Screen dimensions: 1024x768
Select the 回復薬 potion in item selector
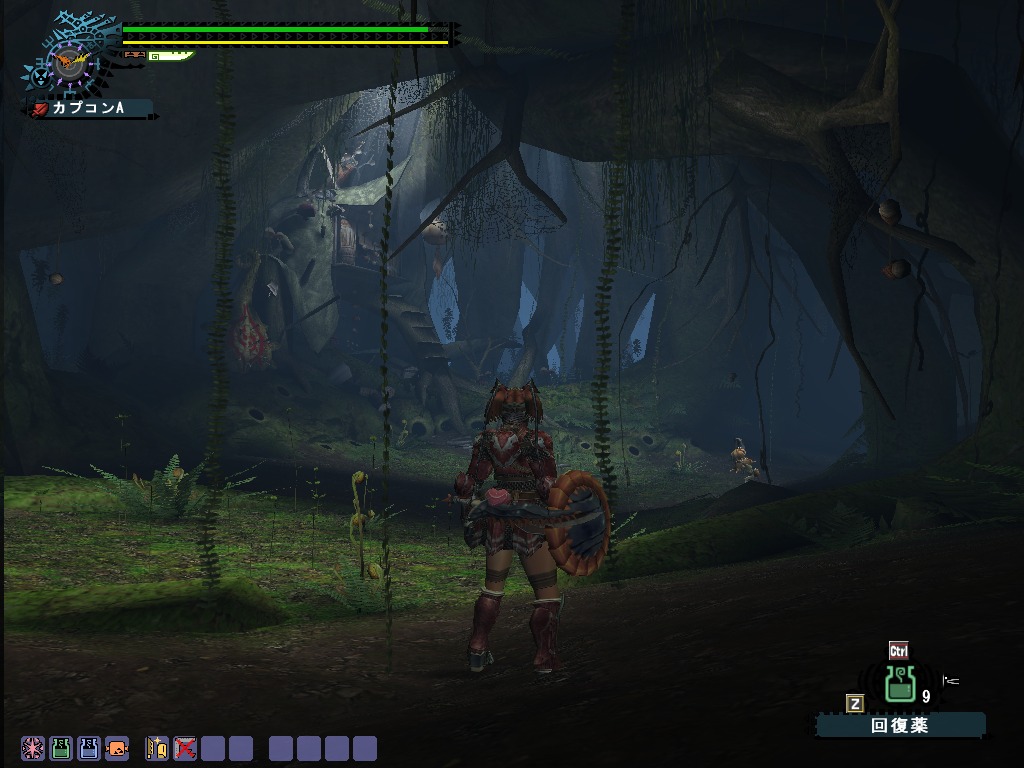[x=900, y=685]
